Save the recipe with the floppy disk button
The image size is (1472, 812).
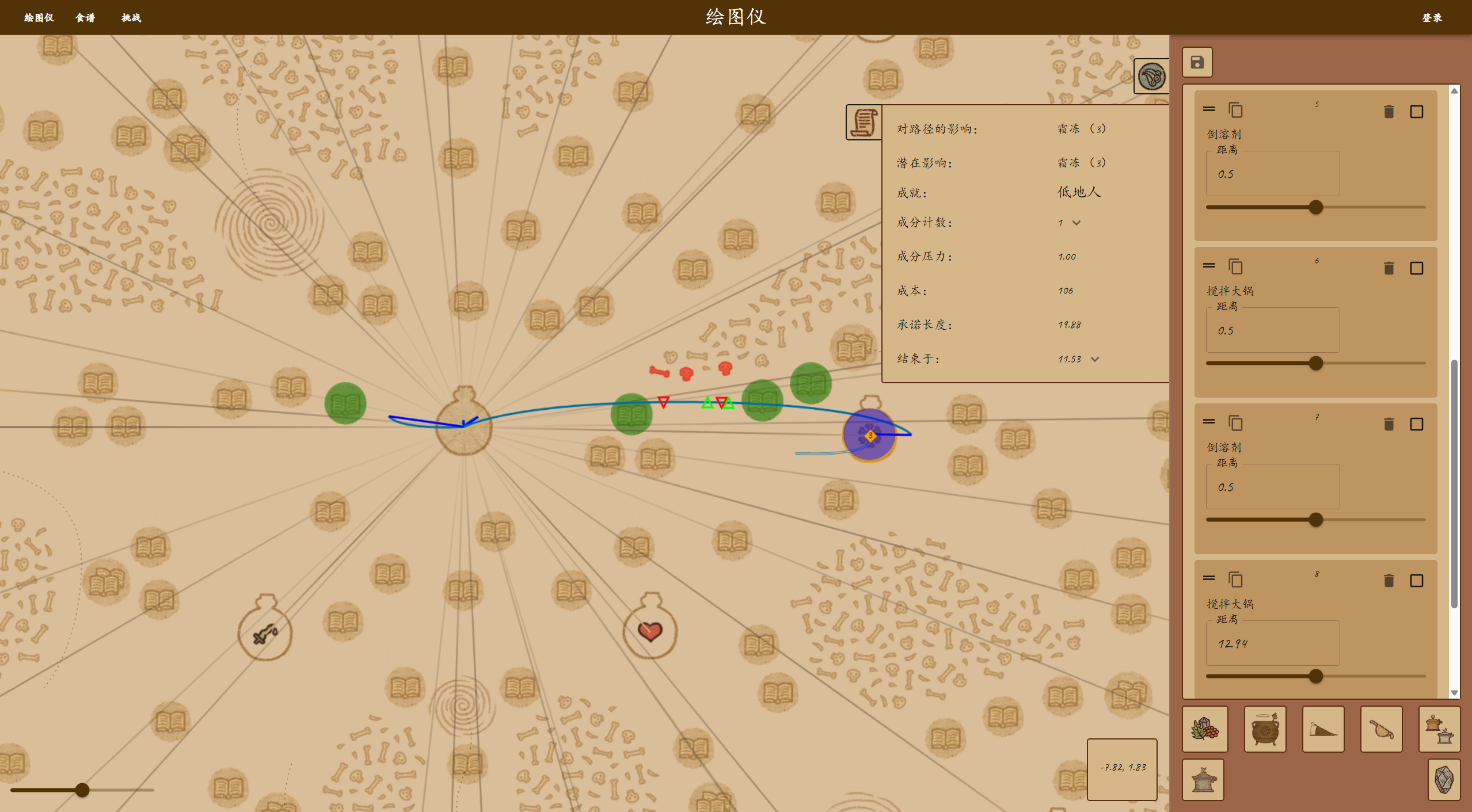click(x=1197, y=62)
